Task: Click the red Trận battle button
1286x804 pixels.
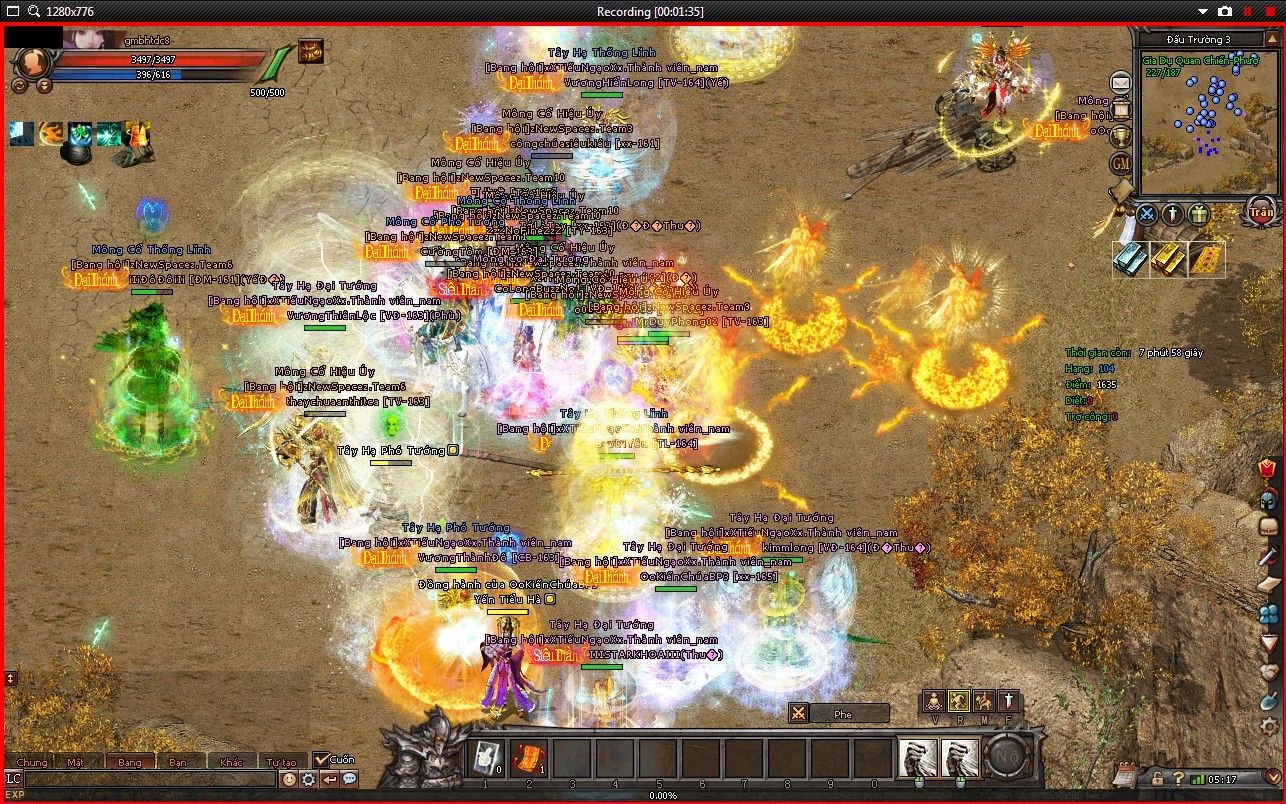Action: click(x=1260, y=212)
